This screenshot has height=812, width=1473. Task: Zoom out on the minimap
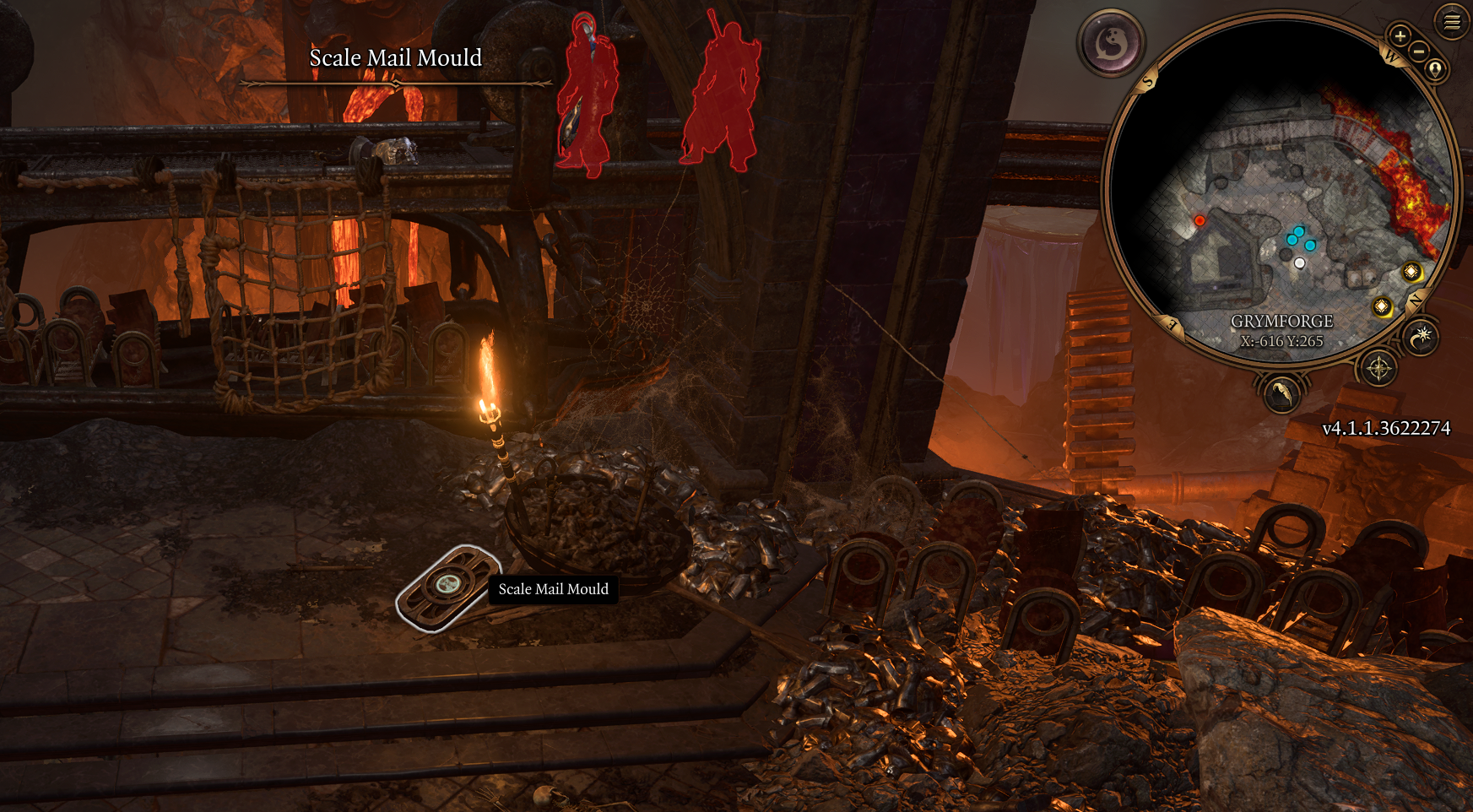pyautogui.click(x=1420, y=51)
